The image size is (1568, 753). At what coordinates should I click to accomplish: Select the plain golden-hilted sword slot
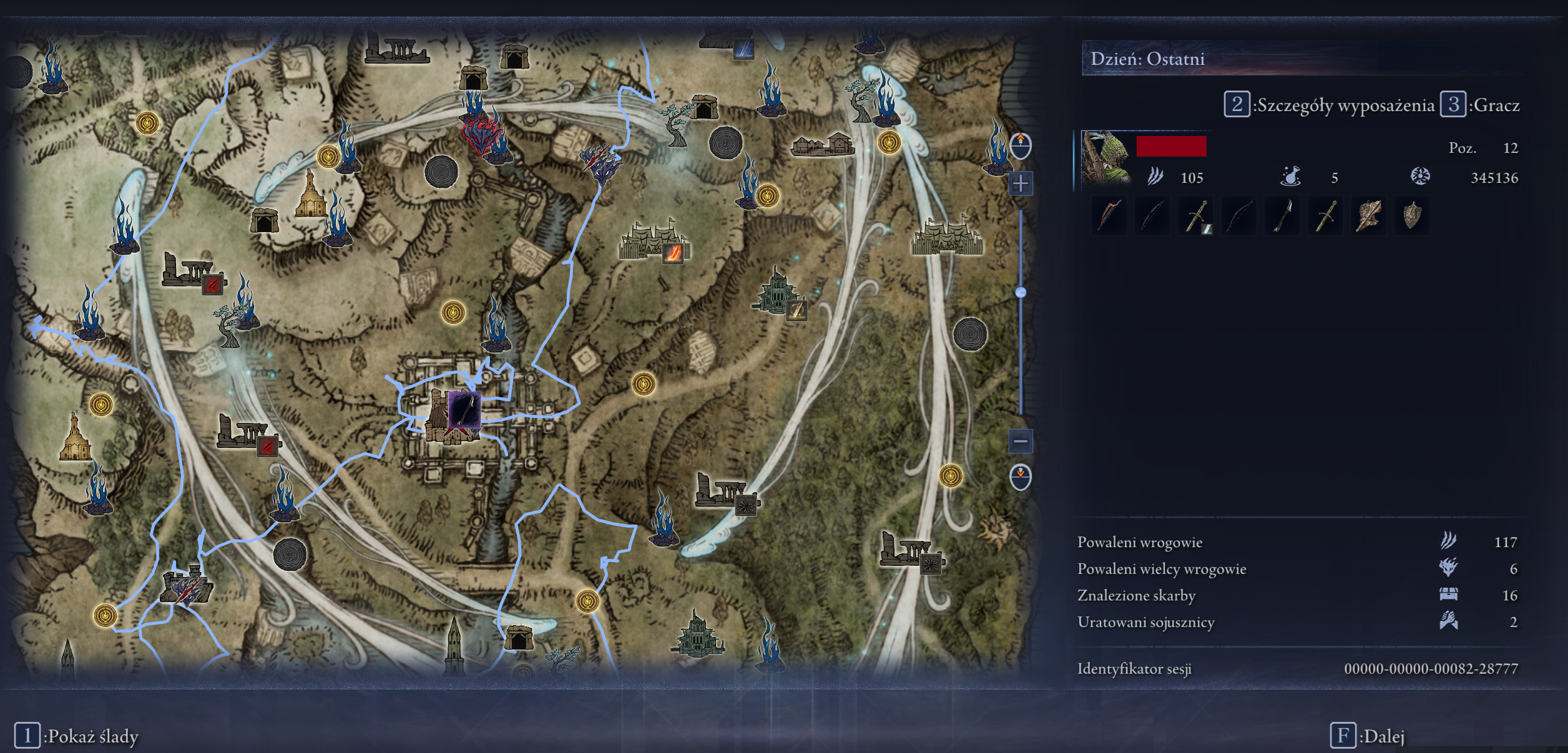[1325, 216]
